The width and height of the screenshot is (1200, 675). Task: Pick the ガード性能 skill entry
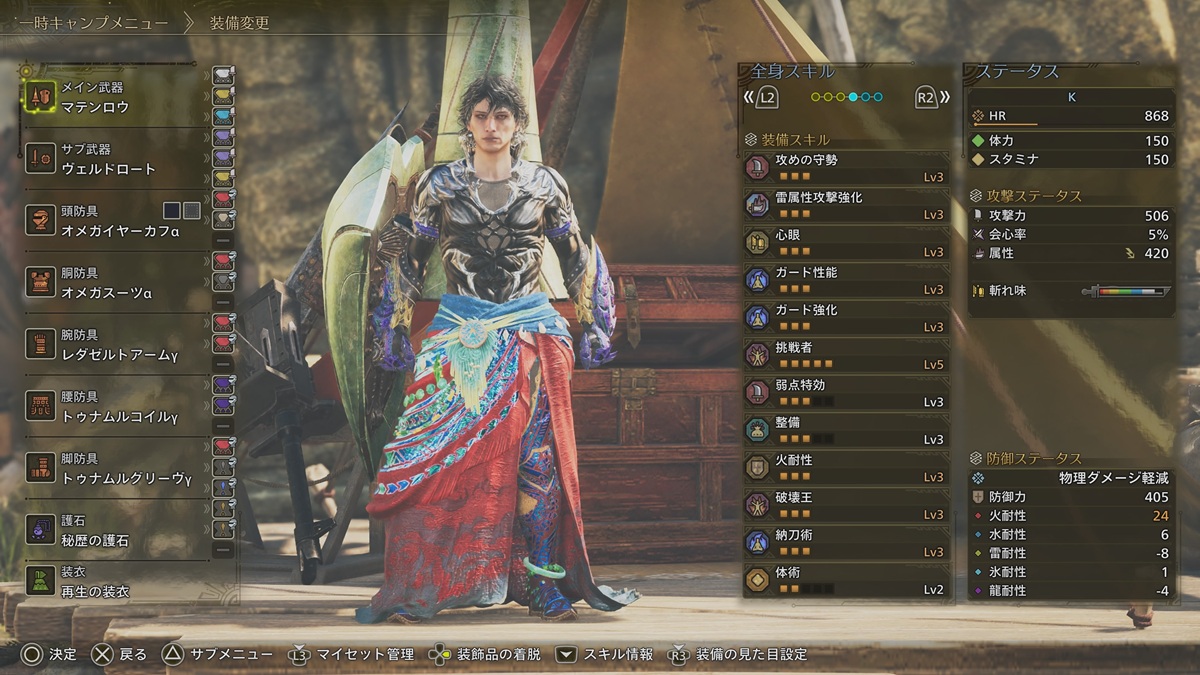[x=845, y=281]
